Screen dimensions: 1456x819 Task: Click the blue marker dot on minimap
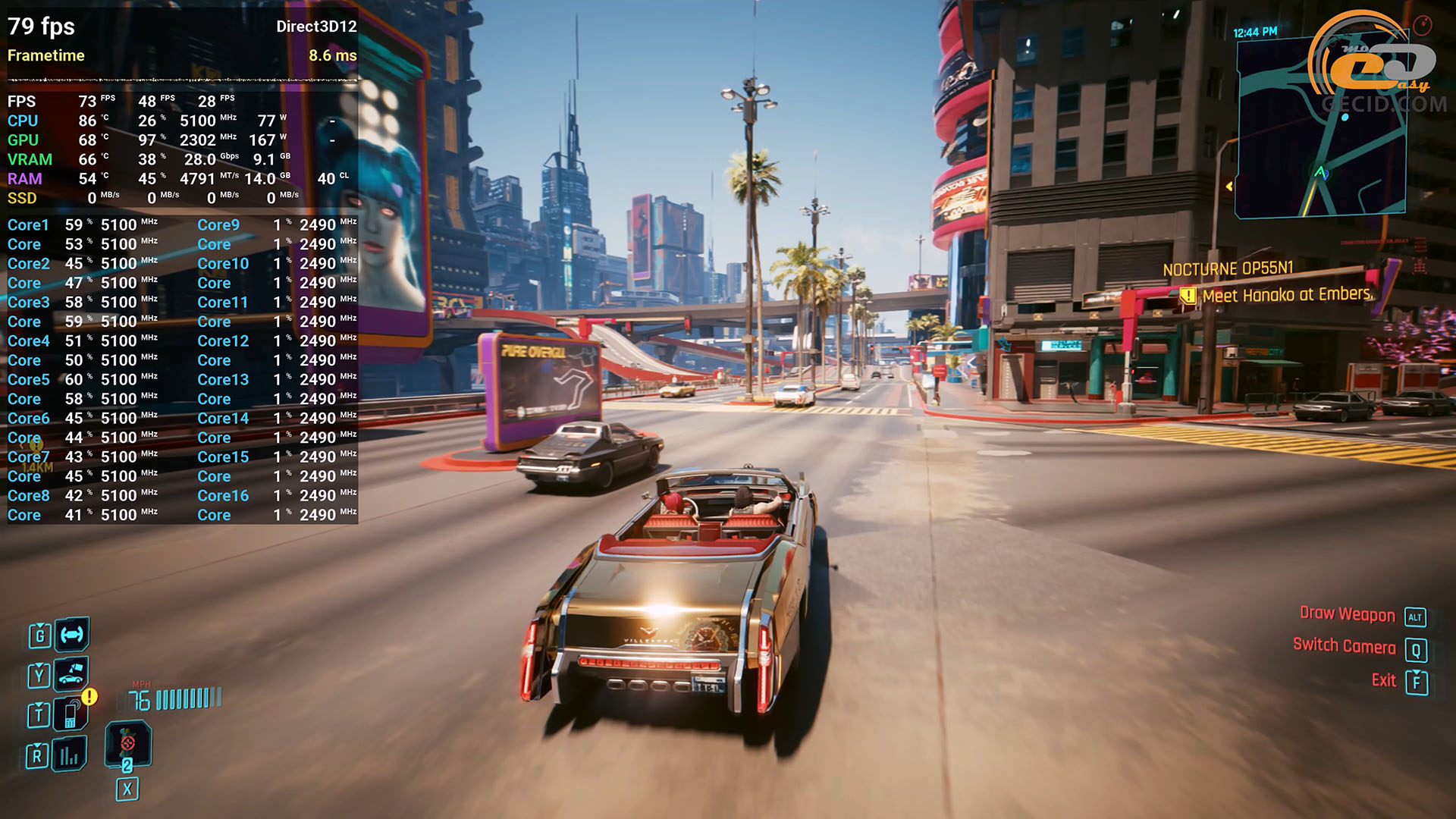(x=1345, y=118)
